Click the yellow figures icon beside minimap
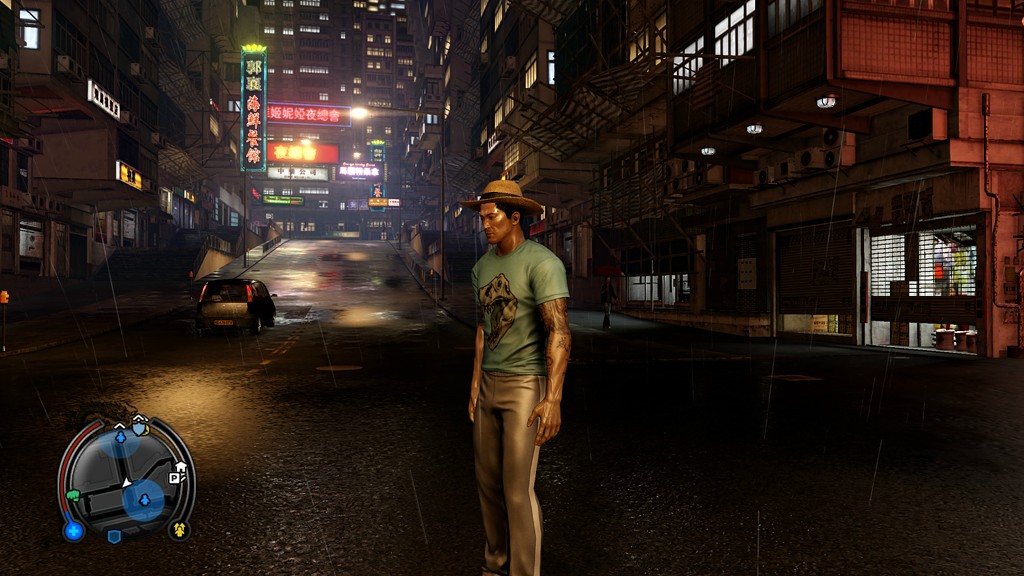The image size is (1024, 576). (x=180, y=529)
